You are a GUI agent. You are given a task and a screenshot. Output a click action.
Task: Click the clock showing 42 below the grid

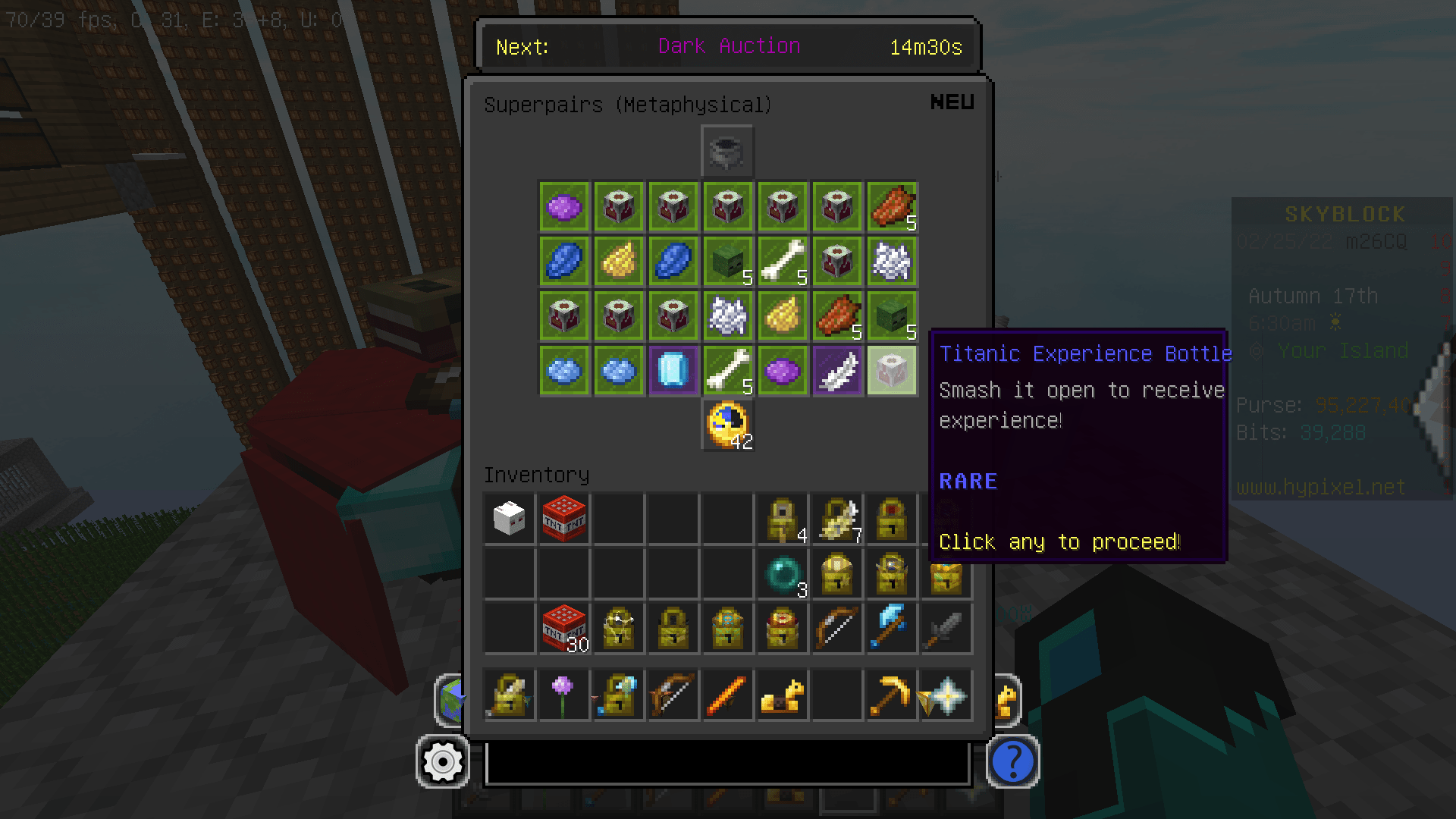coord(726,426)
